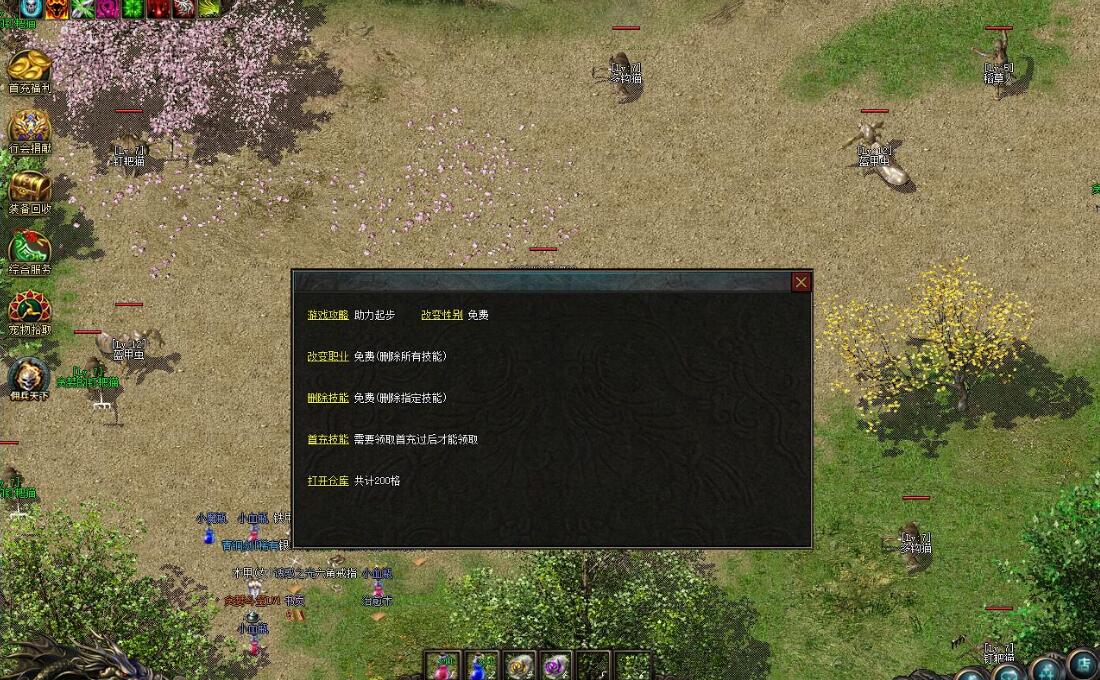This screenshot has height=680, width=1100.
Task: Use the yellow-swirl scroll hotbar slot
Action: 518,666
